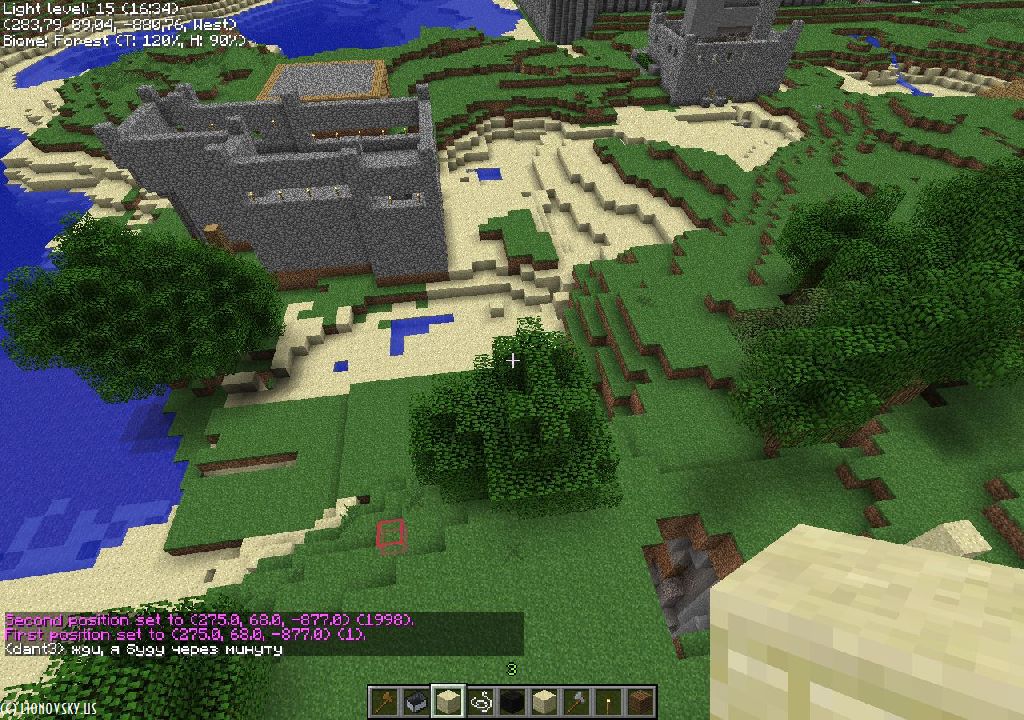Select the wooden axe hotbar slot
The image size is (1024, 720).
pyautogui.click(x=383, y=701)
